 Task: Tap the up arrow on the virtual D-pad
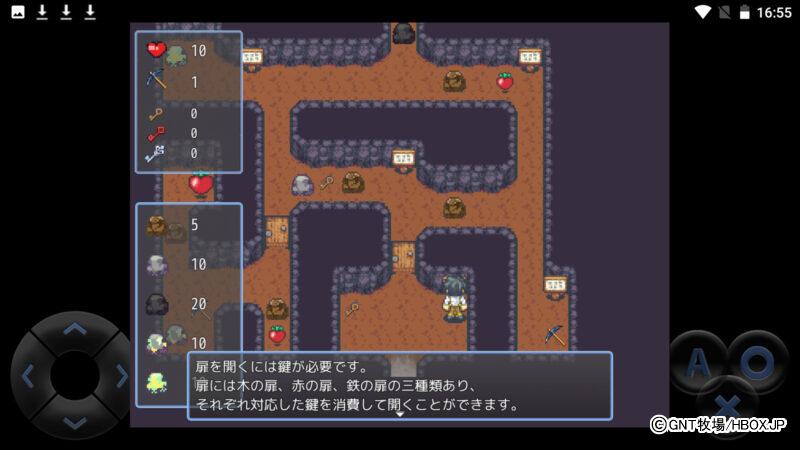coord(74,329)
